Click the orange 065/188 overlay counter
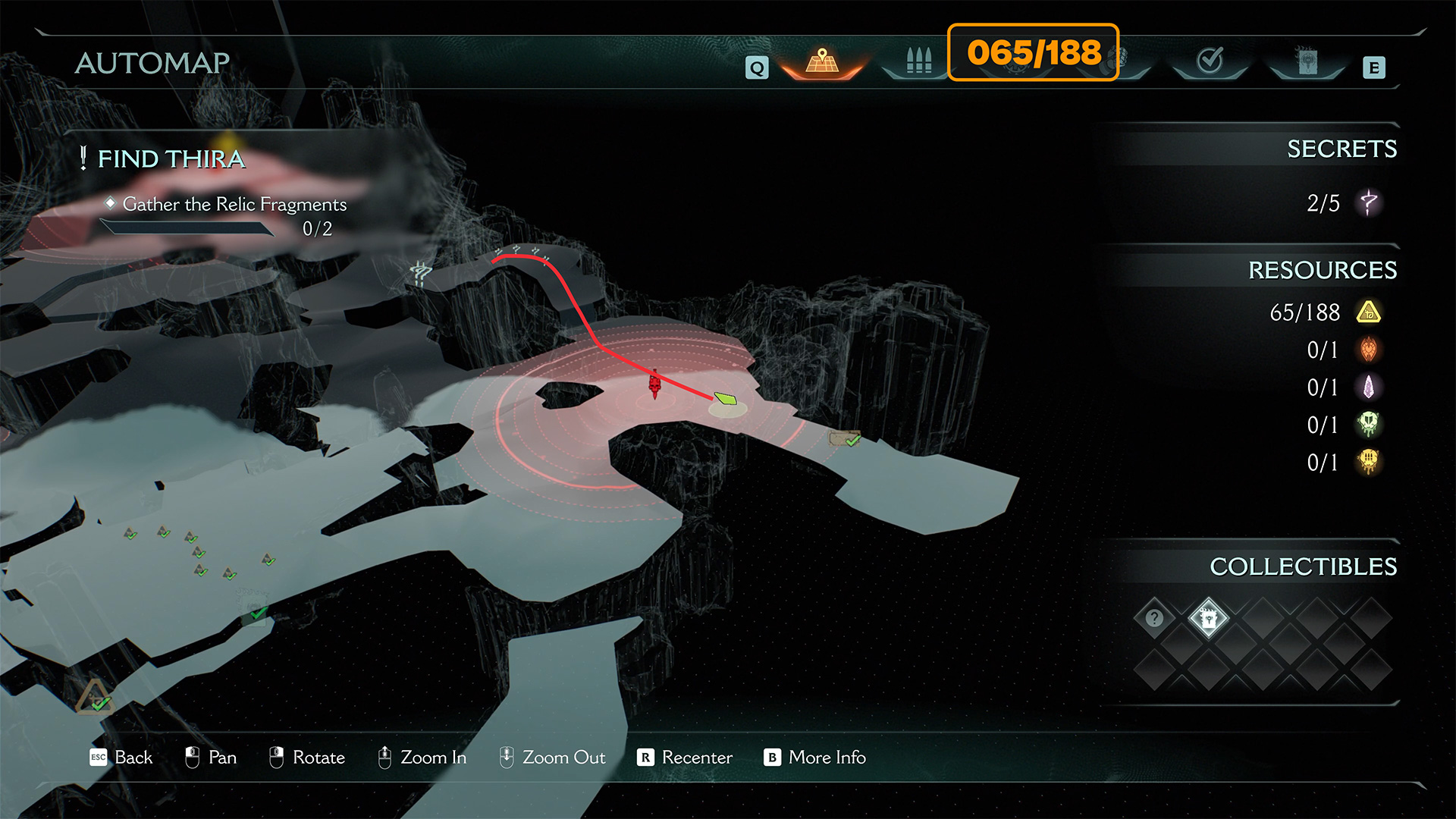Image resolution: width=1456 pixels, height=819 pixels. pos(1033,52)
